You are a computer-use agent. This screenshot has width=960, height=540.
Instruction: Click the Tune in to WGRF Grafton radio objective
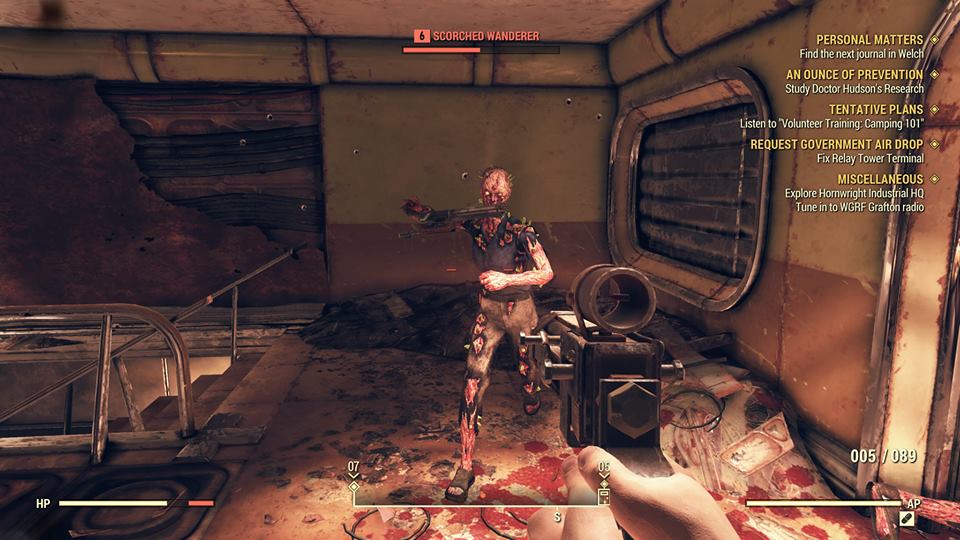coord(859,207)
